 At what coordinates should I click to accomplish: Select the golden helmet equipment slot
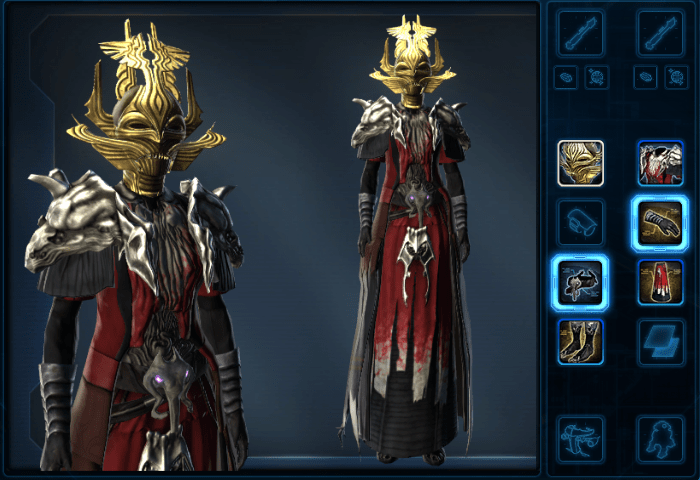click(580, 163)
